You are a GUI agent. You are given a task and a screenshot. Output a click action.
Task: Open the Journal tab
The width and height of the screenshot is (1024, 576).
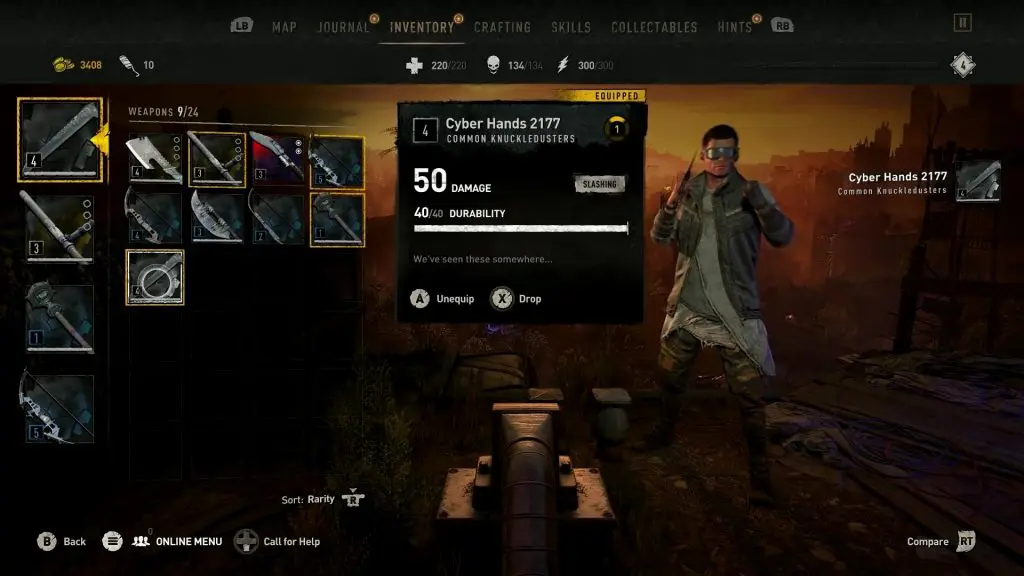[x=343, y=27]
